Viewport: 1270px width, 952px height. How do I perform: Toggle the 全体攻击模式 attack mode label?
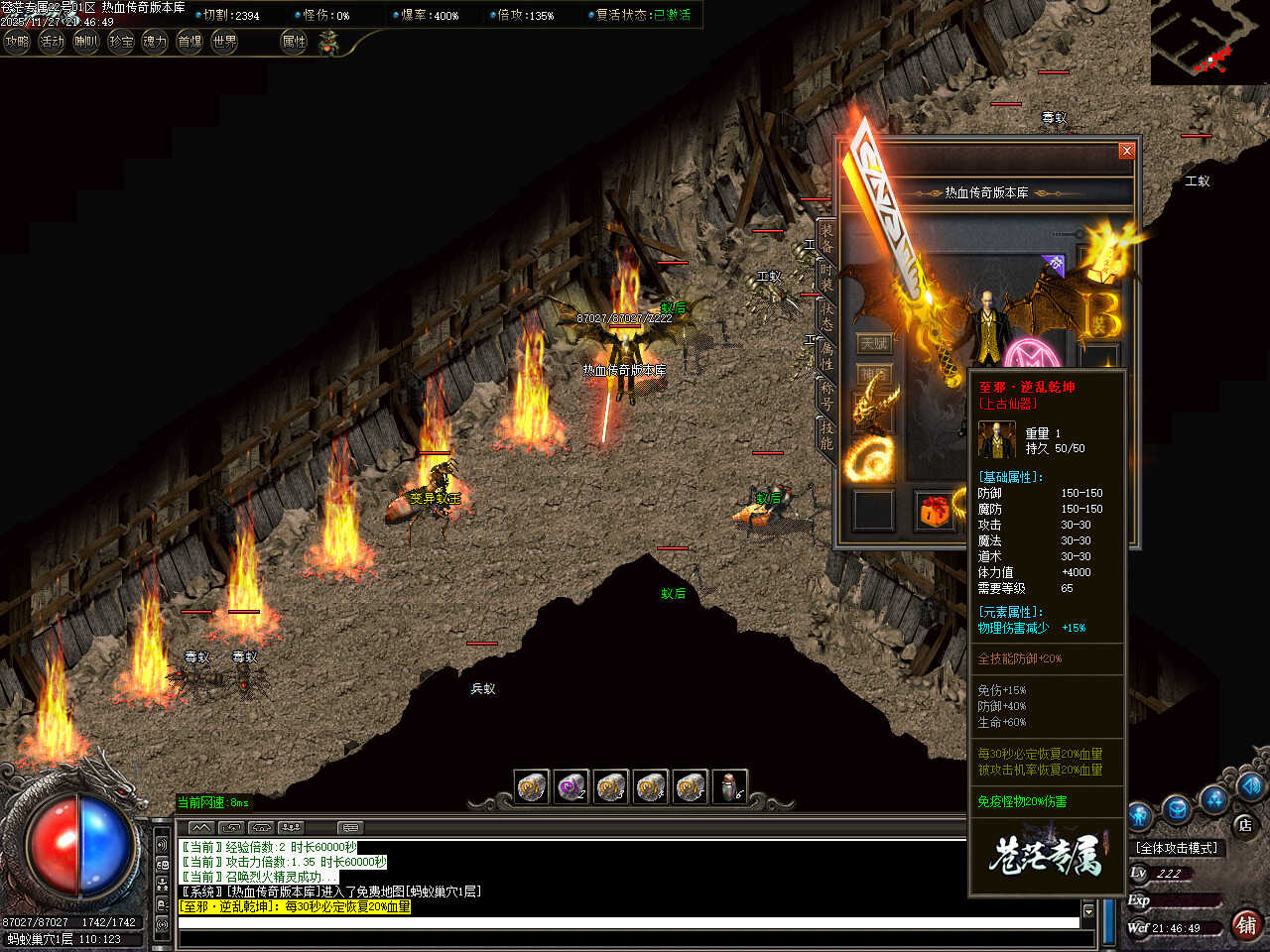tap(1178, 848)
